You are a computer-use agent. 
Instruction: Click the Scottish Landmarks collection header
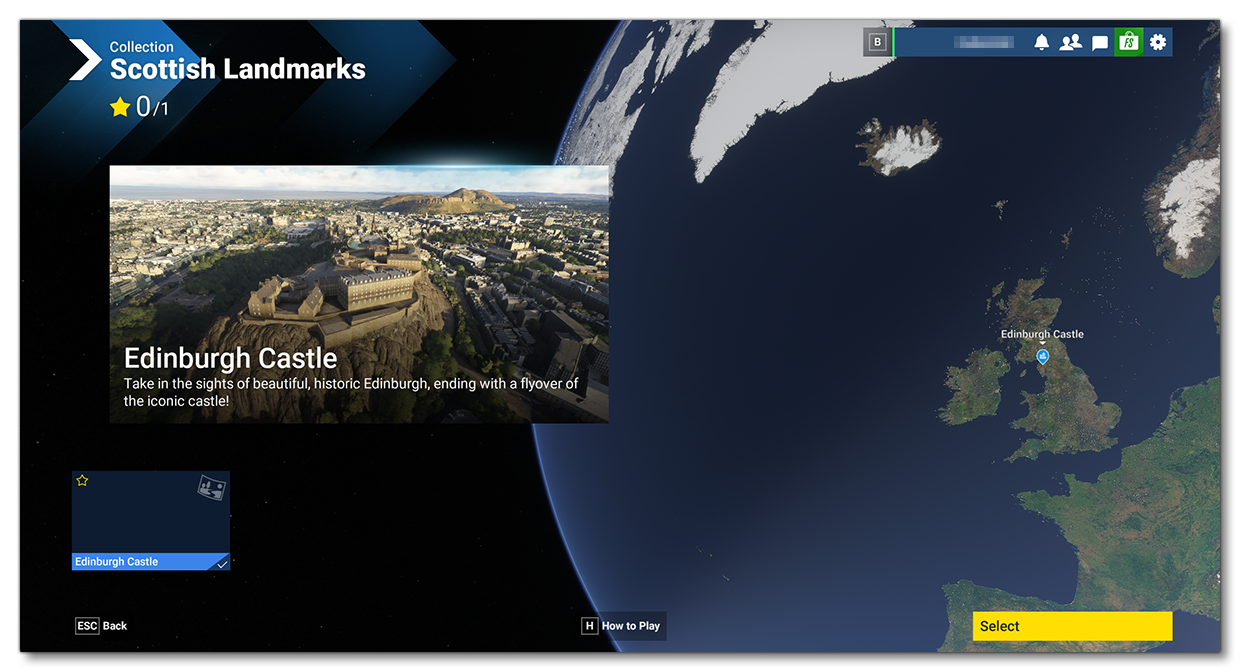click(x=237, y=69)
